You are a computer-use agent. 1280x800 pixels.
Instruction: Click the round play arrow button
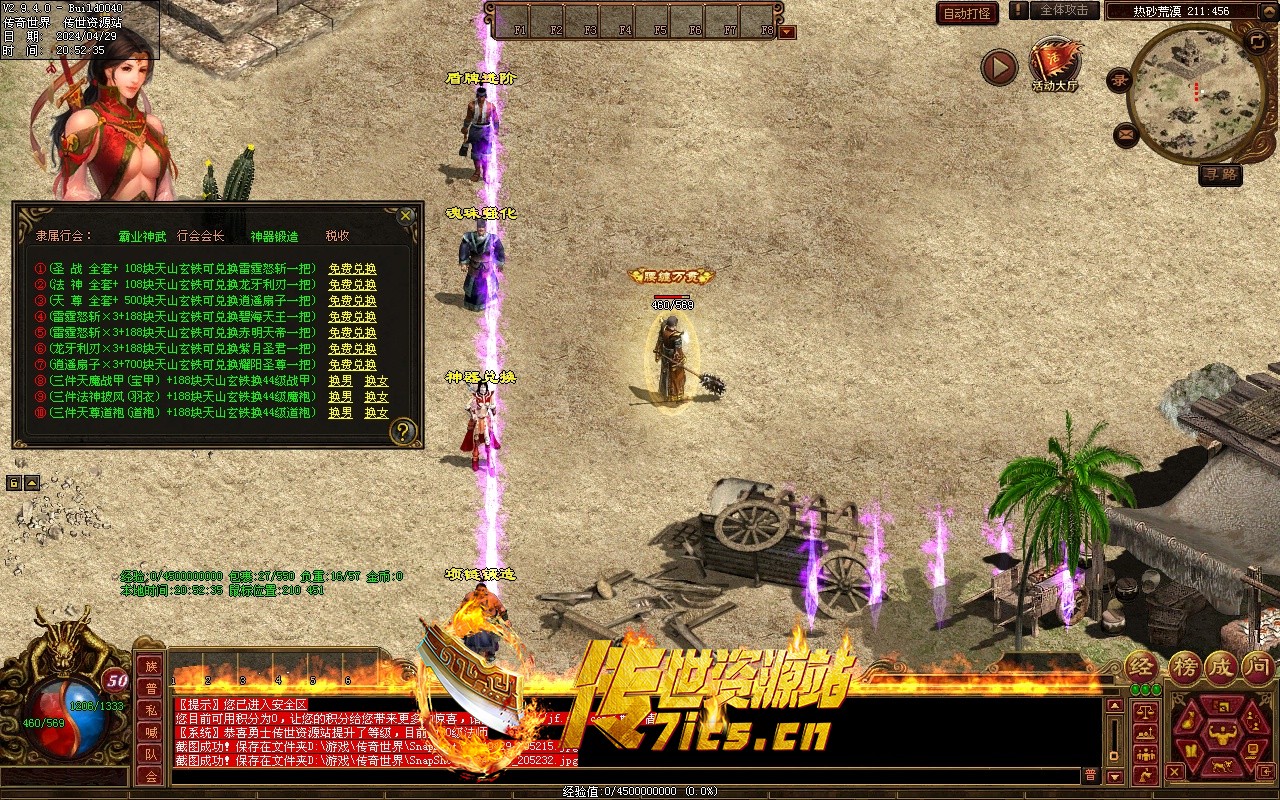pyautogui.click(x=998, y=67)
